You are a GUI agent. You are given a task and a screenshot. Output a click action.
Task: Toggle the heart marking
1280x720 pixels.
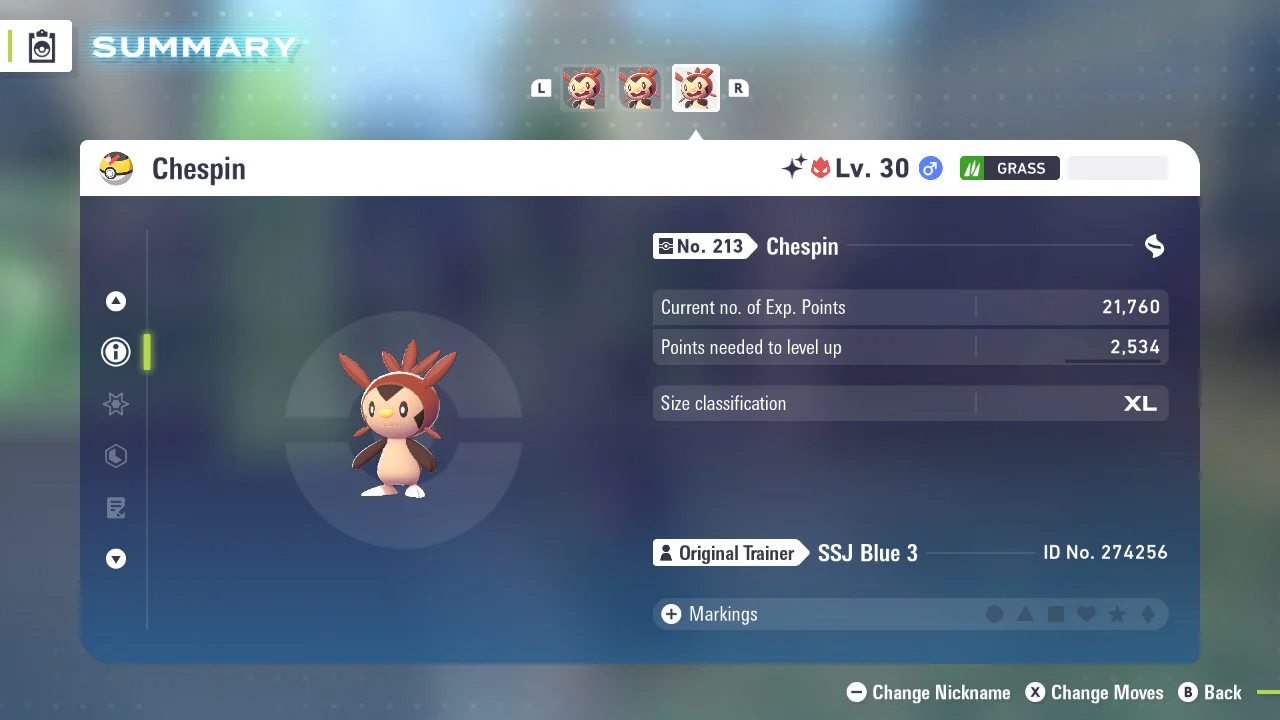(1086, 614)
